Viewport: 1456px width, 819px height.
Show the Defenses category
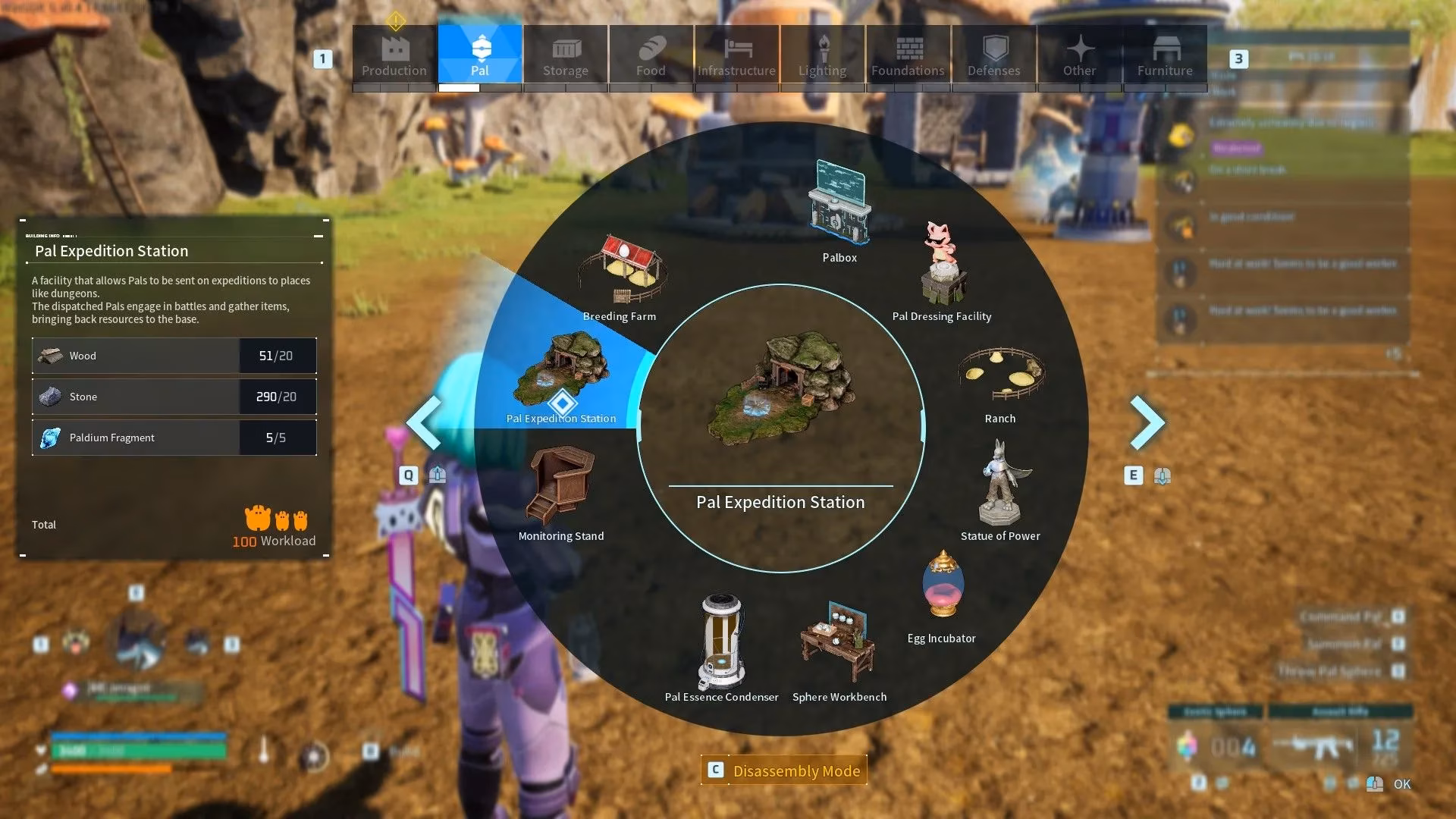pyautogui.click(x=993, y=55)
